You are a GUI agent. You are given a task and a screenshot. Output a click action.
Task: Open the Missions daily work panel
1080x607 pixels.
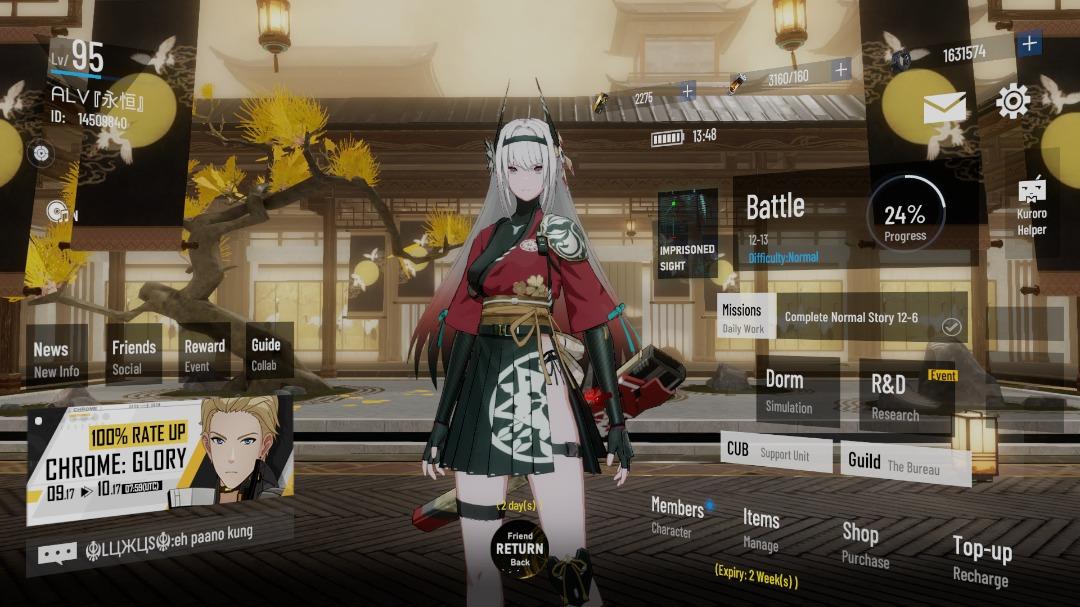743,318
